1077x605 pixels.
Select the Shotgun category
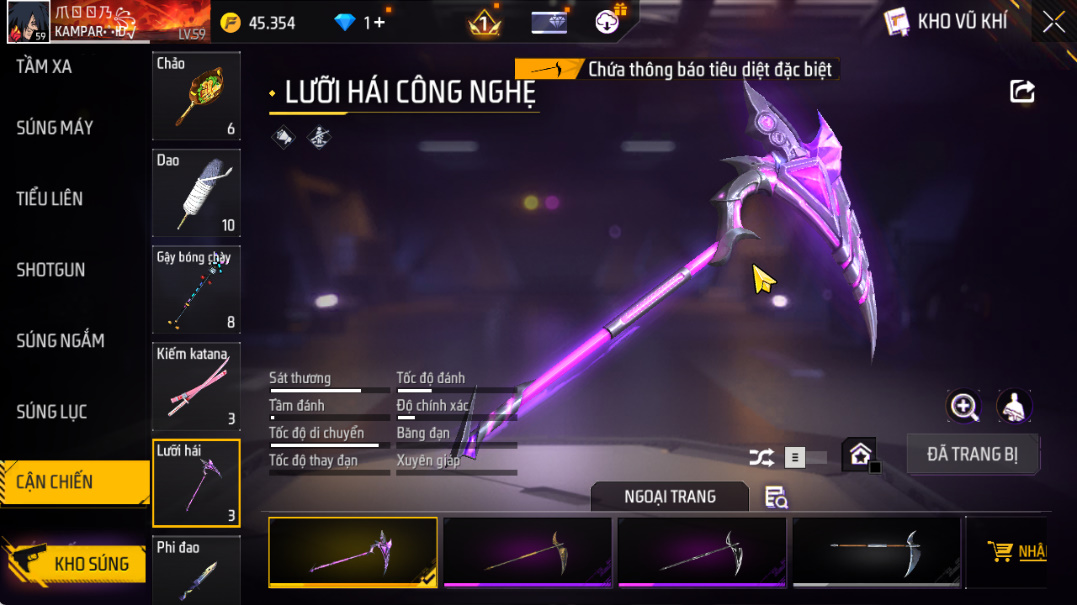pos(51,270)
